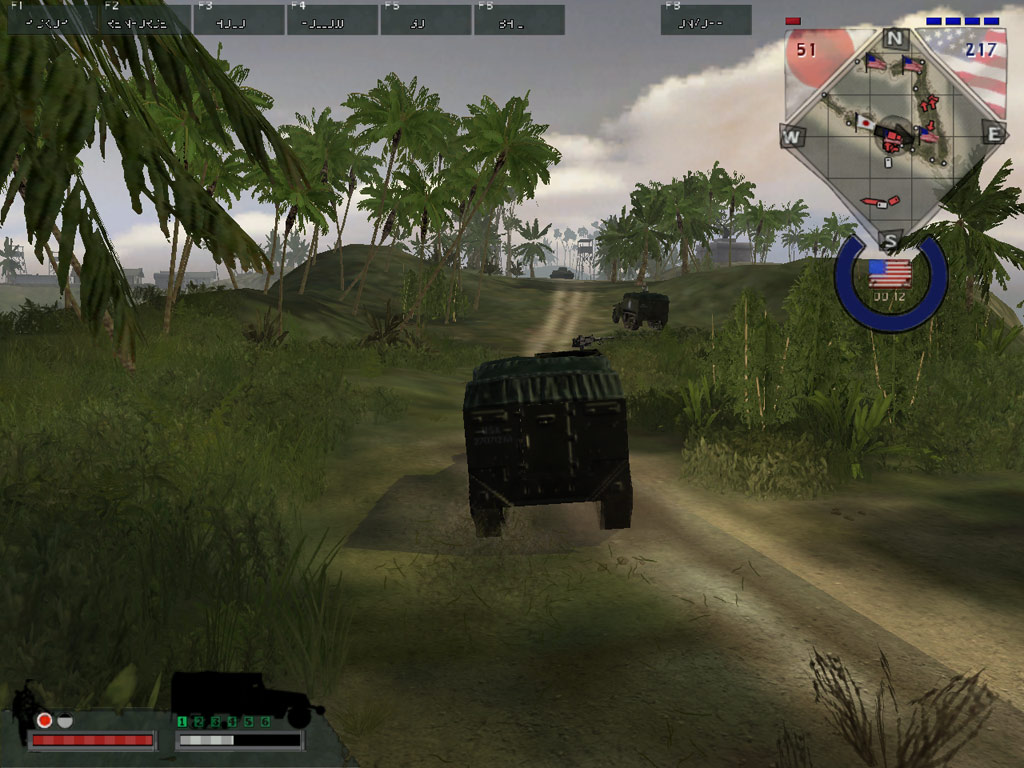This screenshot has width=1024, height=768.
Task: Click the W compass marker on minimap
Action: 792,136
